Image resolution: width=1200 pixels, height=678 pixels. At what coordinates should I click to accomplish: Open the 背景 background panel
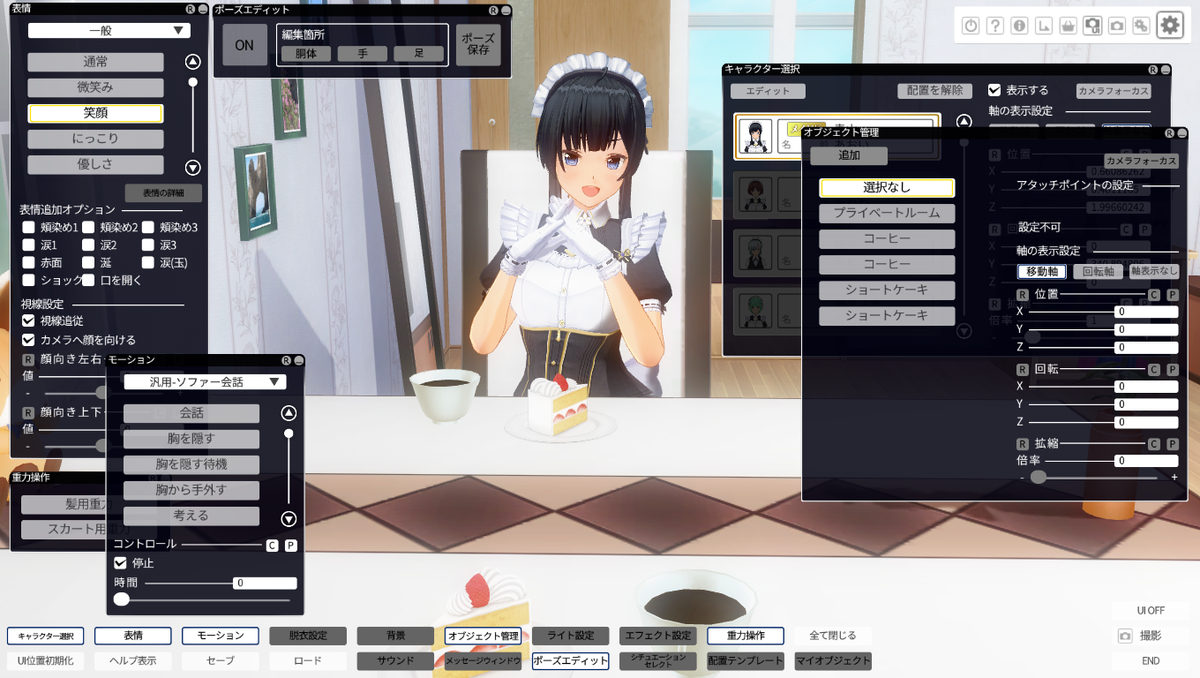395,635
